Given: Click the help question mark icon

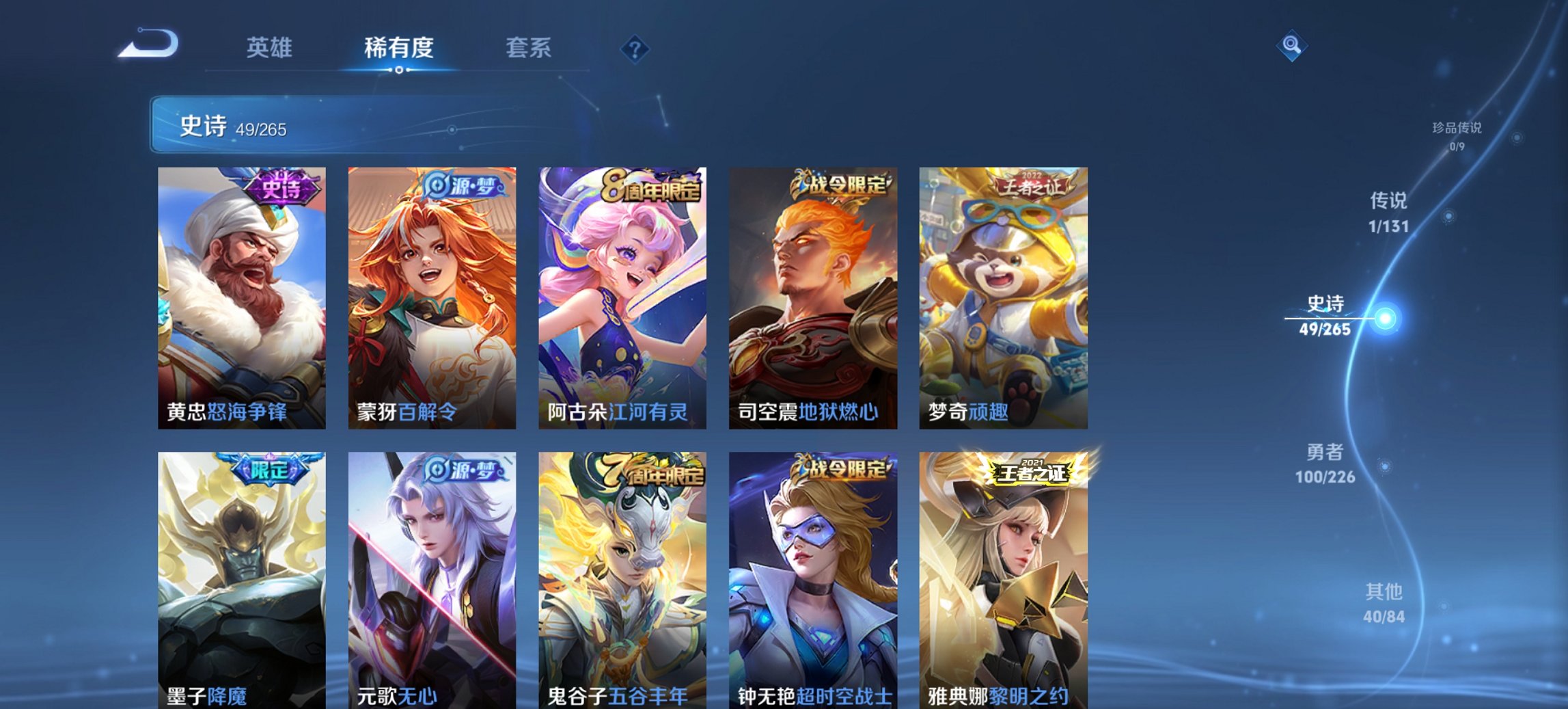Looking at the screenshot, I should click(x=634, y=48).
